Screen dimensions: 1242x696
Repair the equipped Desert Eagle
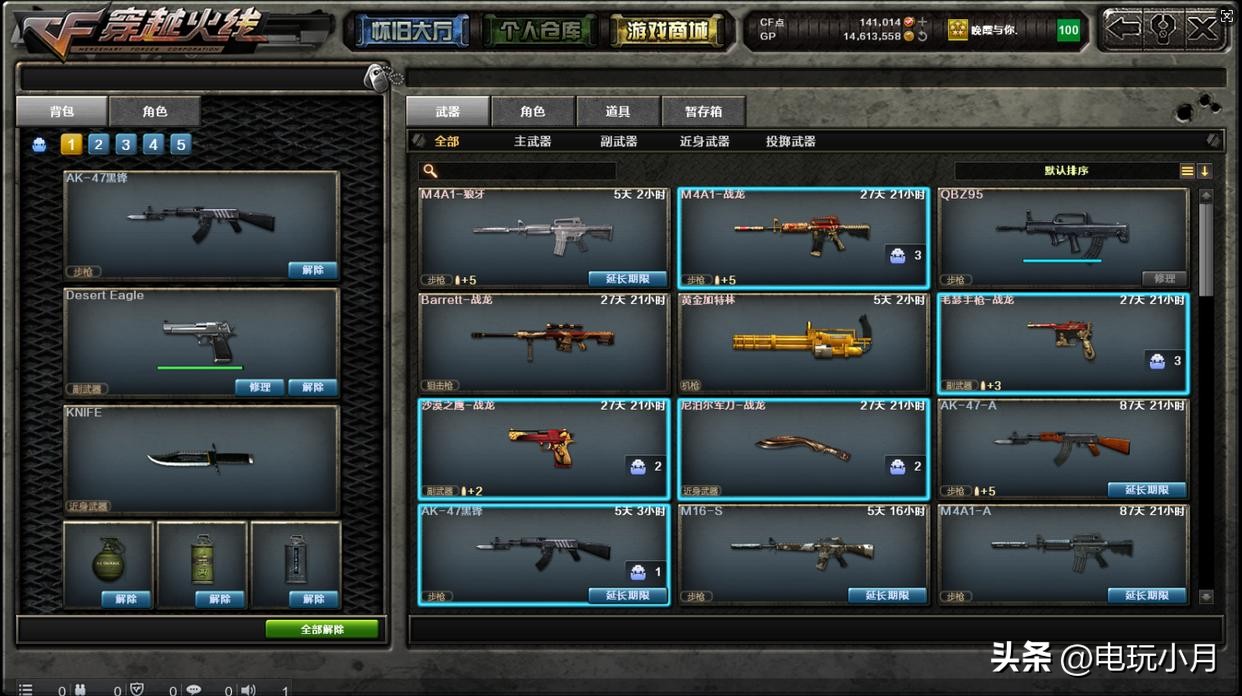259,387
